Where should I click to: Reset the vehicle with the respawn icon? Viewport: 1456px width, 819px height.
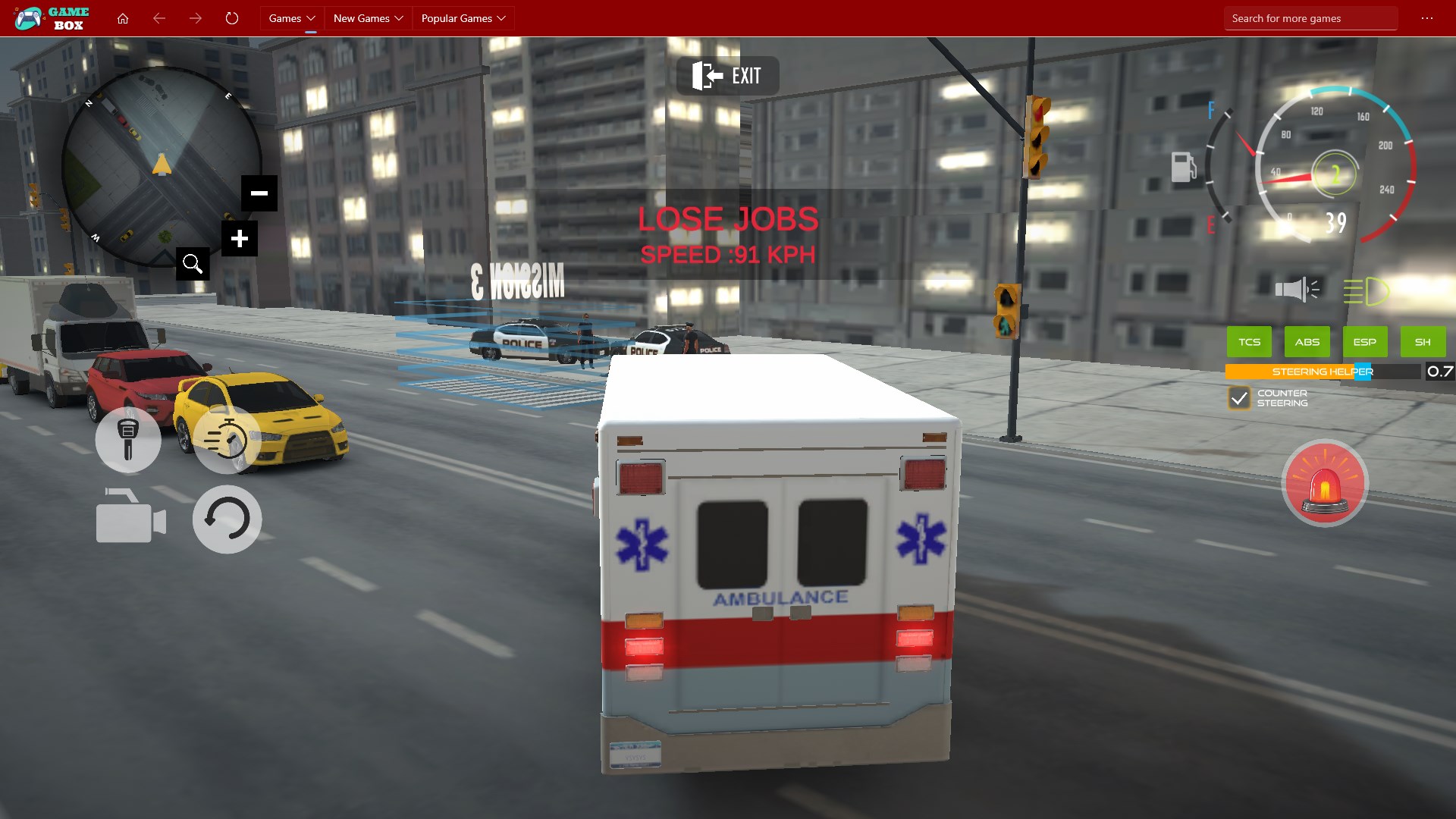[226, 519]
